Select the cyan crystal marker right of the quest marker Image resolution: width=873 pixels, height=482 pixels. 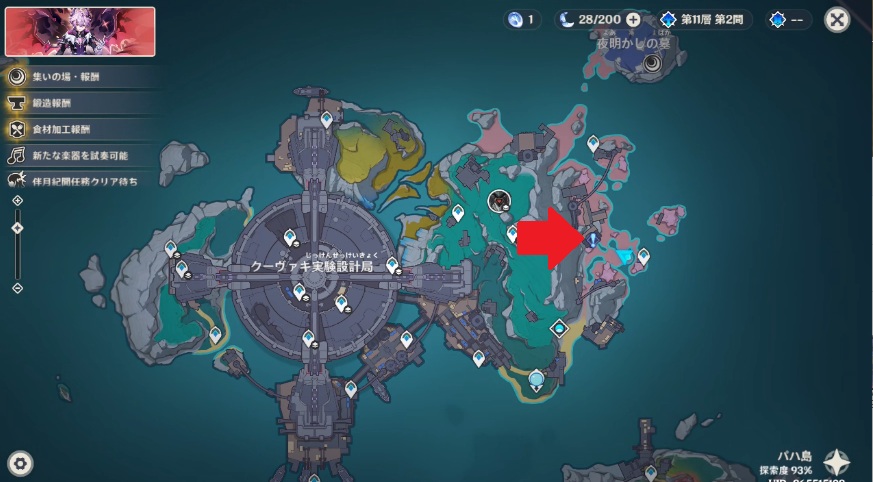tap(625, 257)
